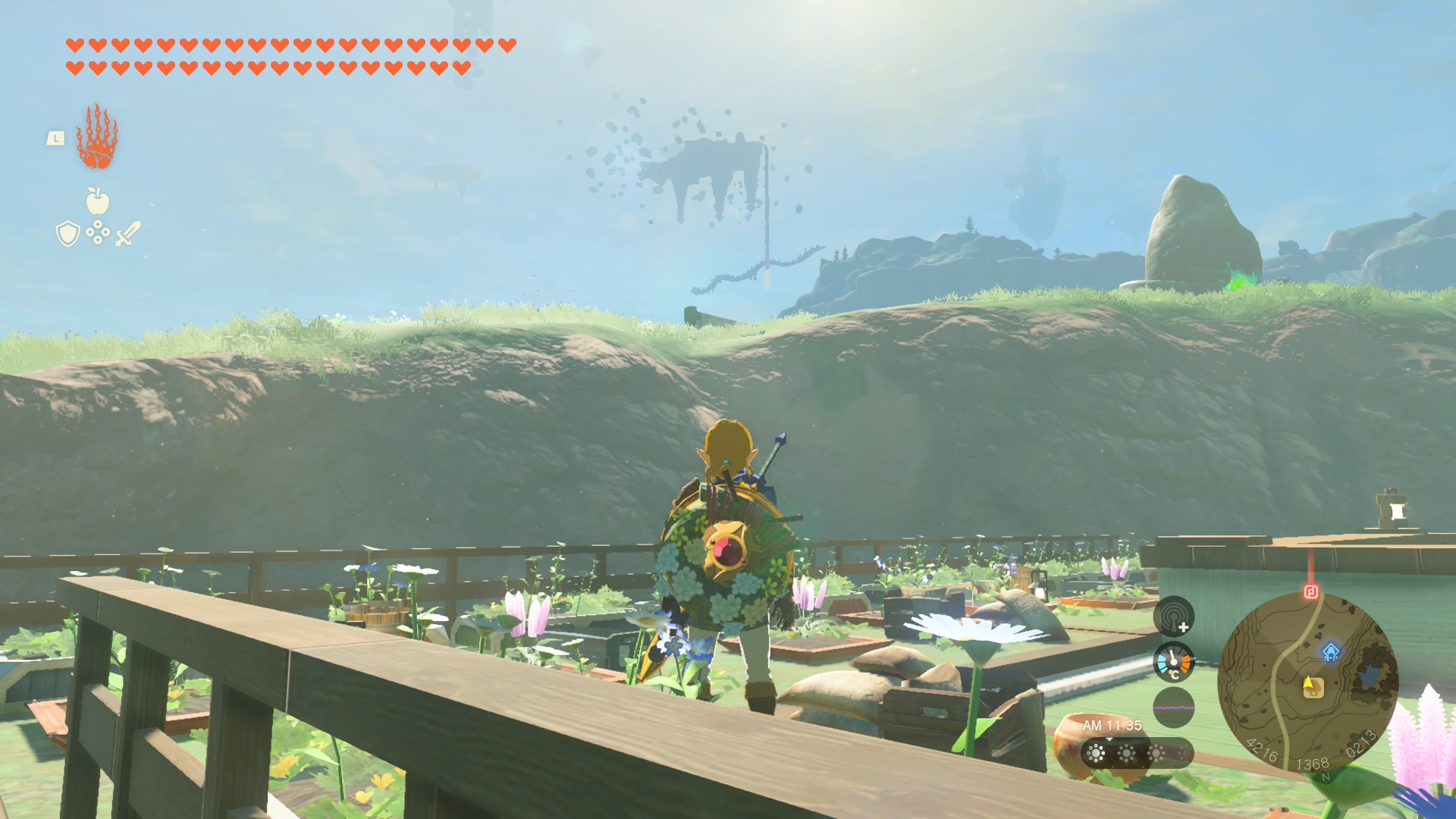Screen dimensions: 1456x819
Task: Click the Sensor+ radar icon
Action: click(1173, 617)
